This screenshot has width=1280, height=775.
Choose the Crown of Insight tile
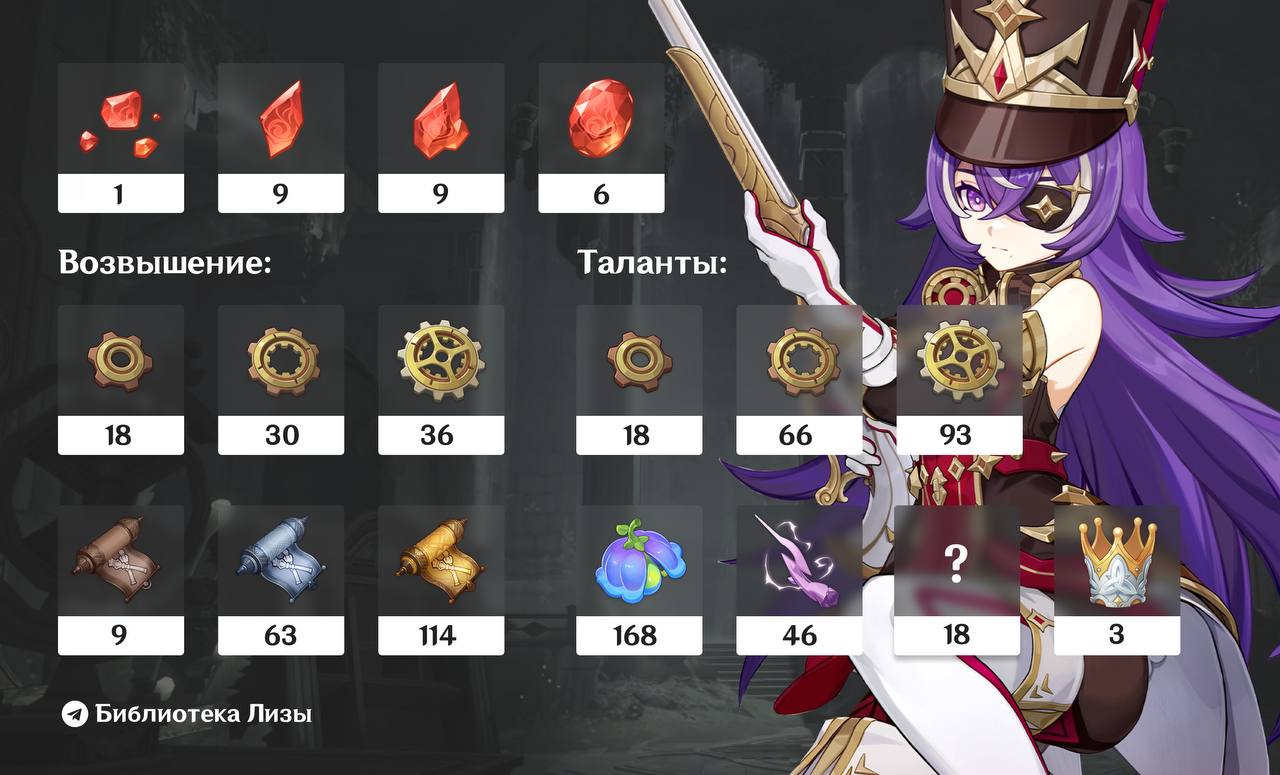(x=1117, y=578)
